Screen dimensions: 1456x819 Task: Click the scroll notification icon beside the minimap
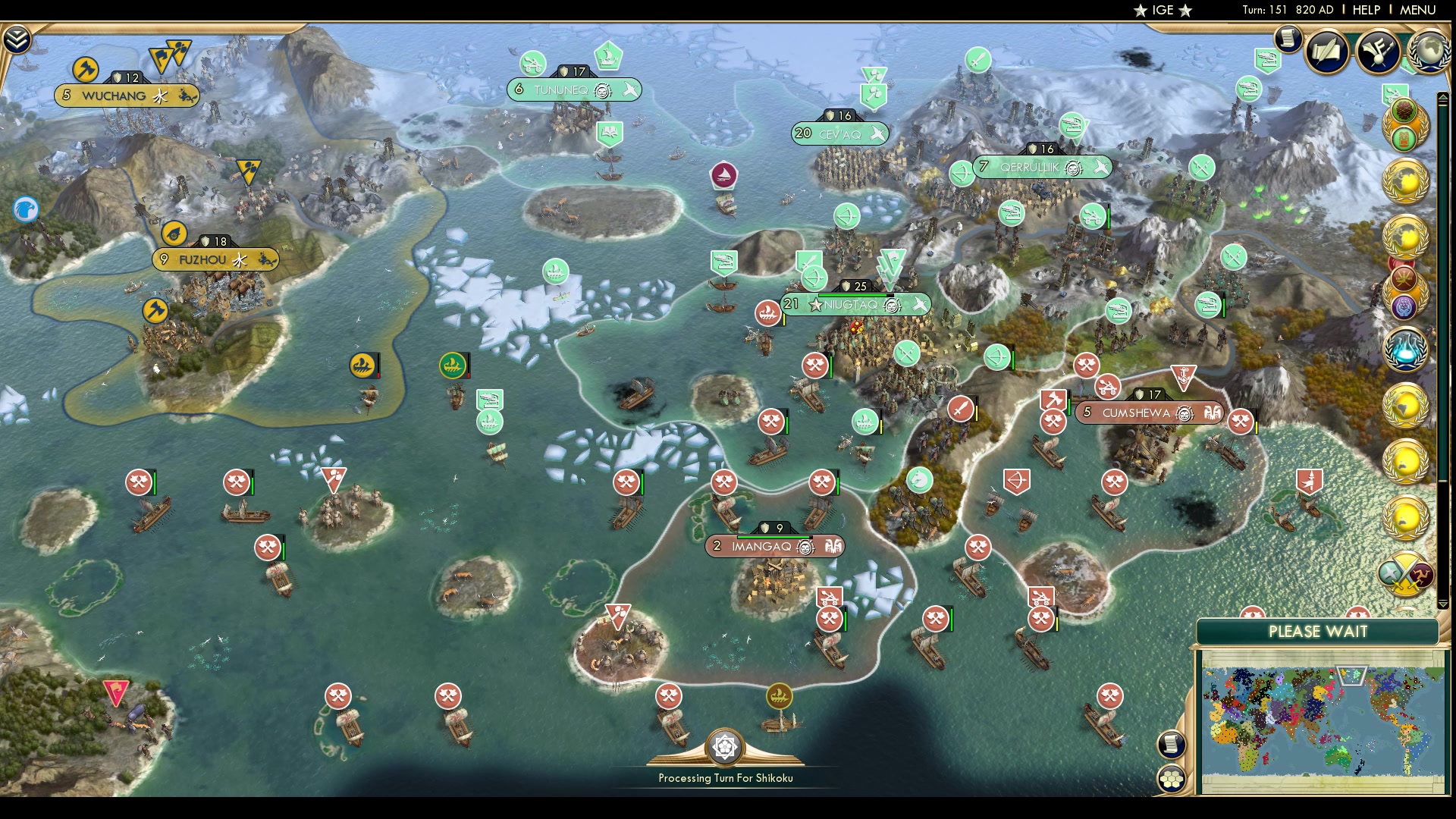coord(1172,745)
